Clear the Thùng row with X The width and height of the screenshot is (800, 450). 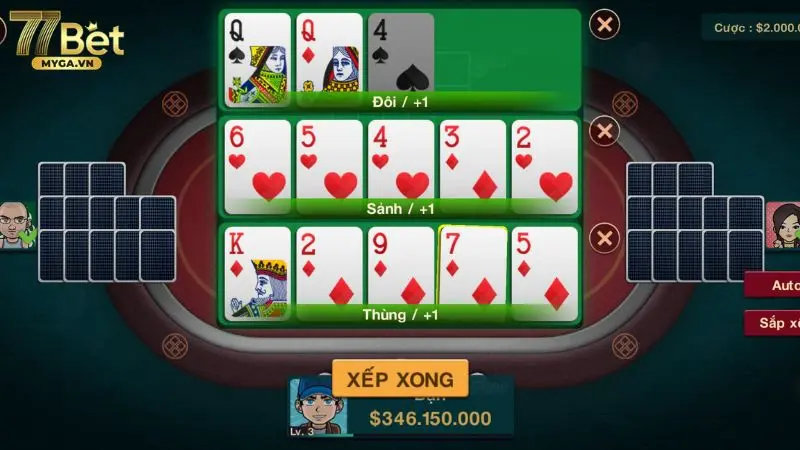click(x=604, y=238)
